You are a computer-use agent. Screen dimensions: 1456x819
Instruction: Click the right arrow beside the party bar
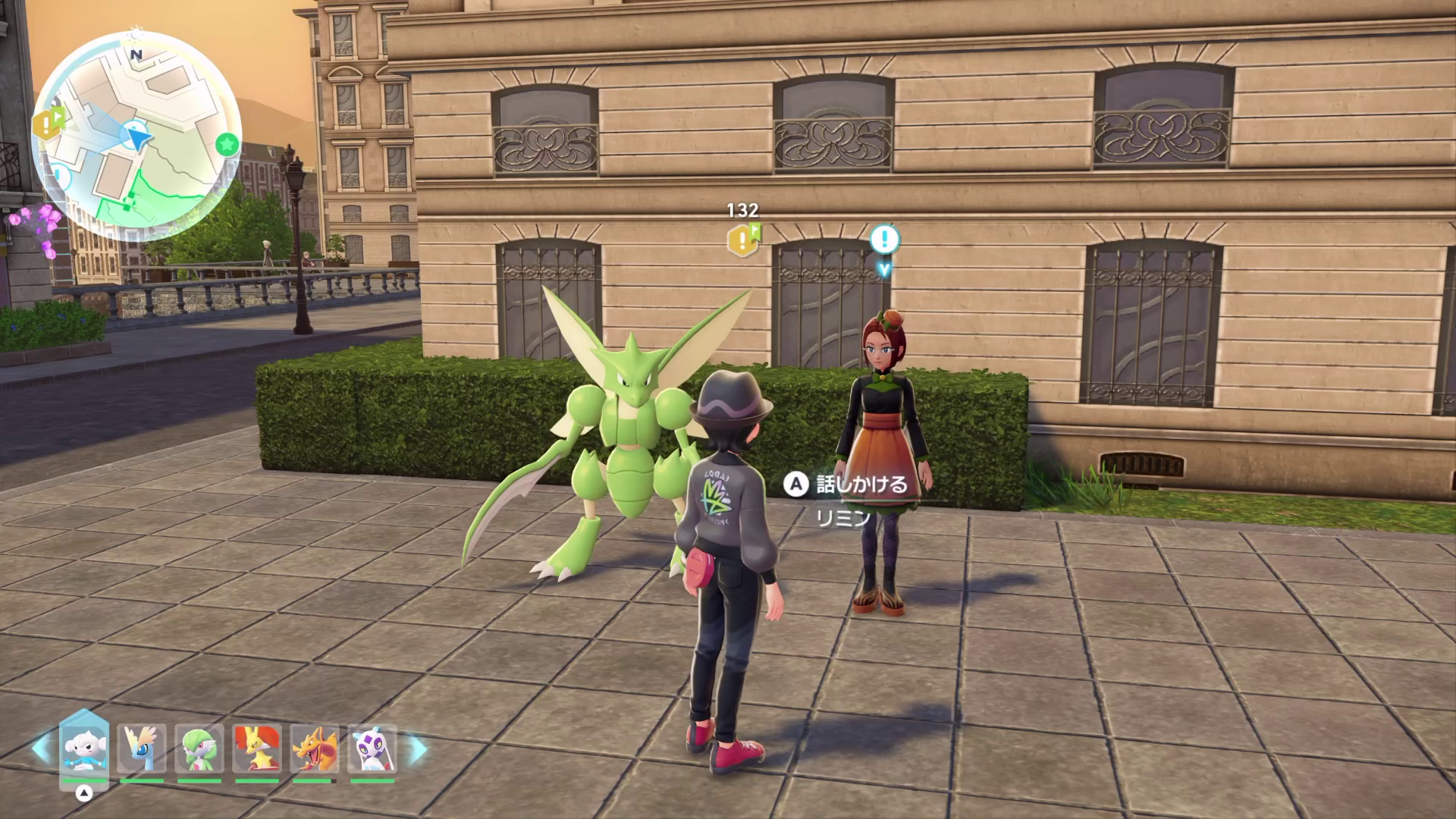(x=418, y=748)
